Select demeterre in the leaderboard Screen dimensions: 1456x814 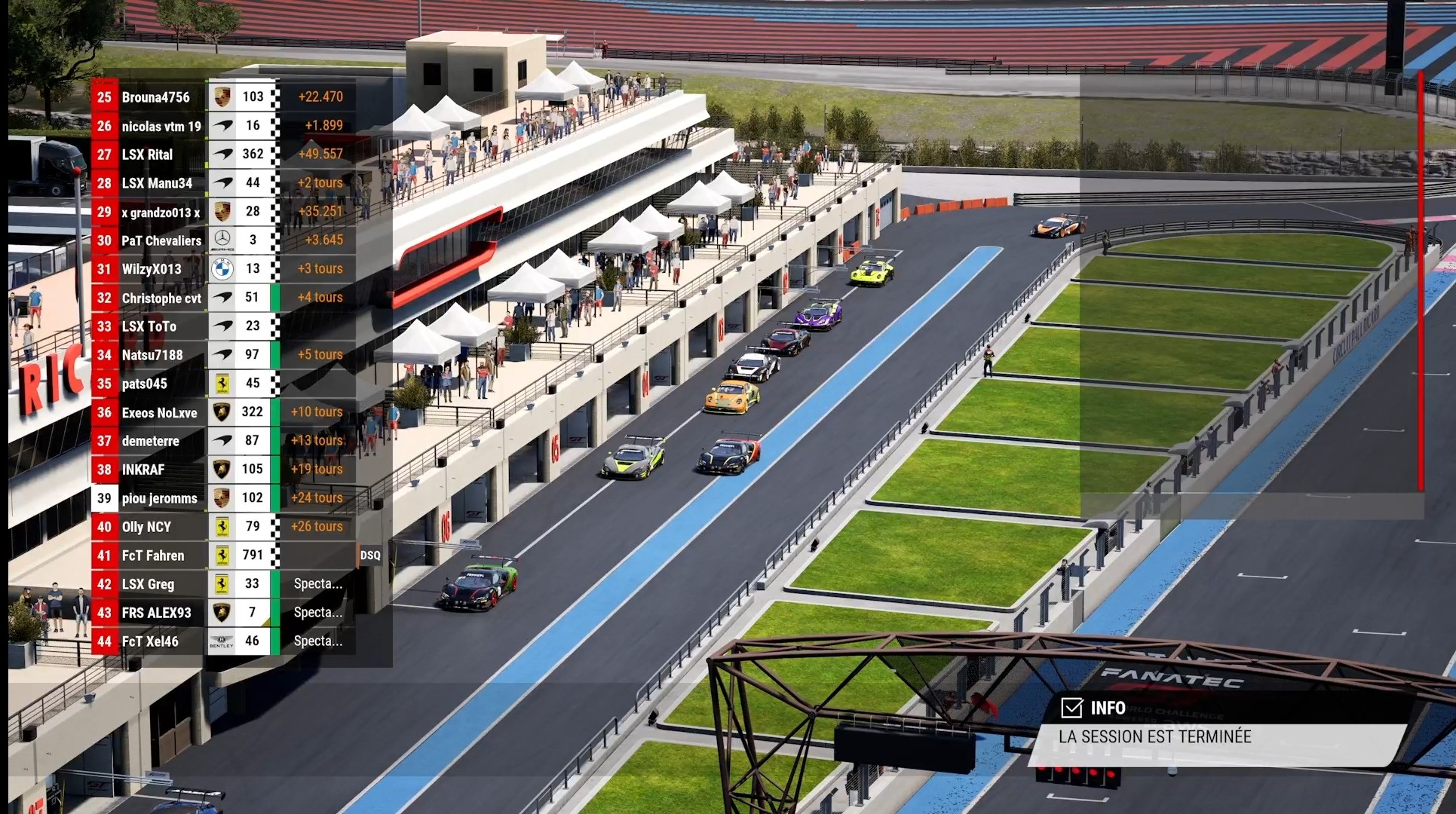(151, 441)
